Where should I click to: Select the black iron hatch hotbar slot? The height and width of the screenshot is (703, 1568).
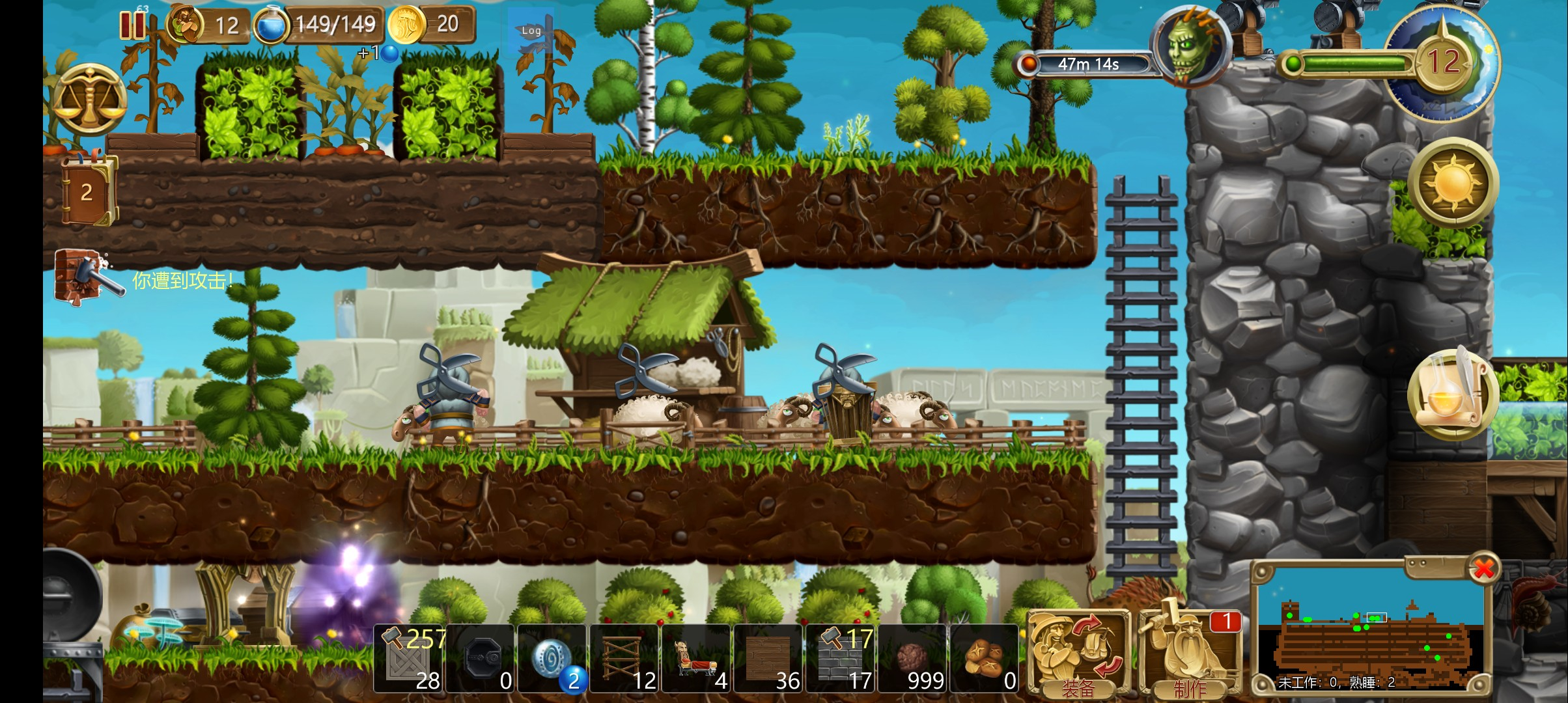[x=481, y=659]
